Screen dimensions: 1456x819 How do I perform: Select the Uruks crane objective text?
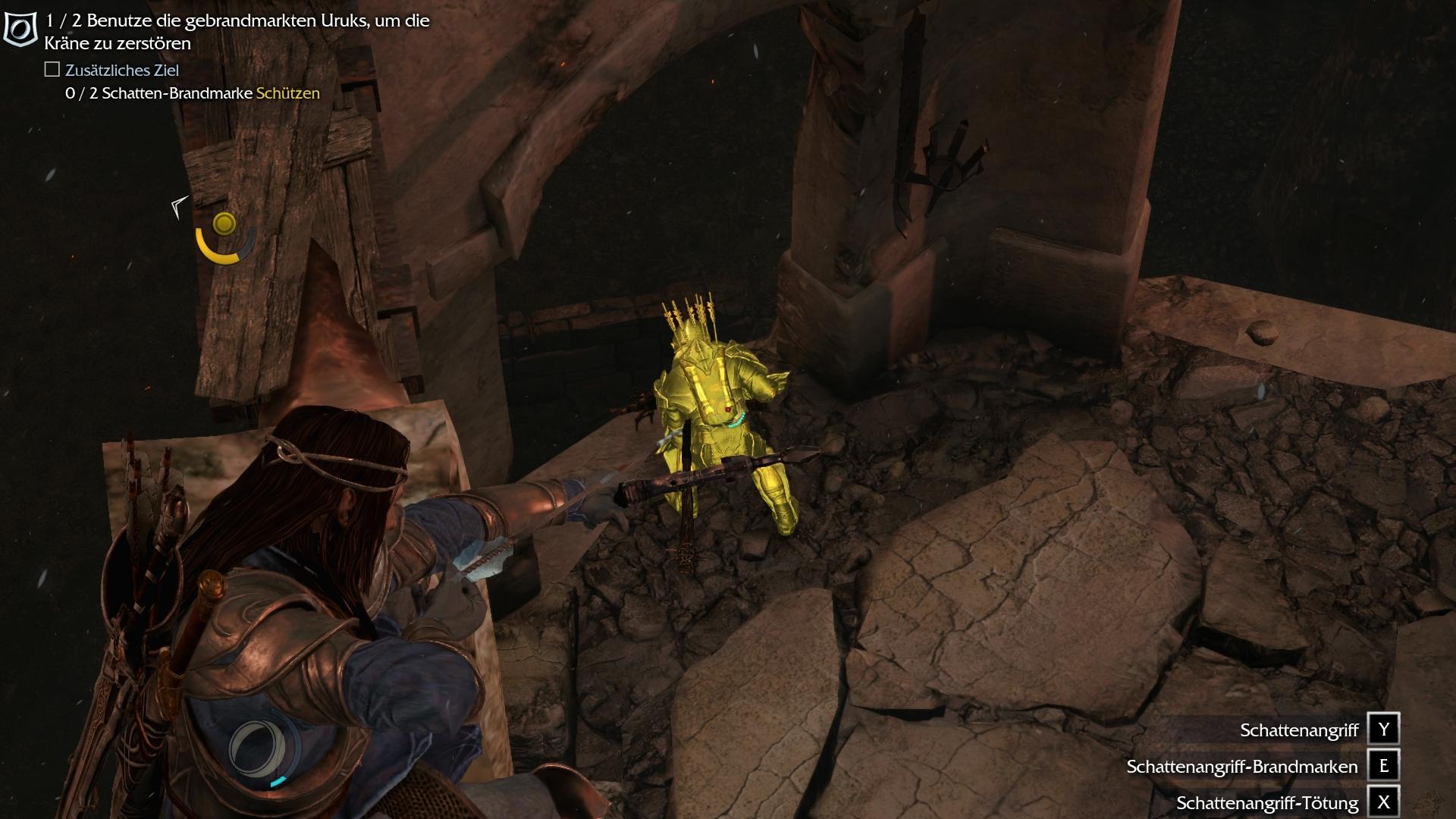[237, 32]
